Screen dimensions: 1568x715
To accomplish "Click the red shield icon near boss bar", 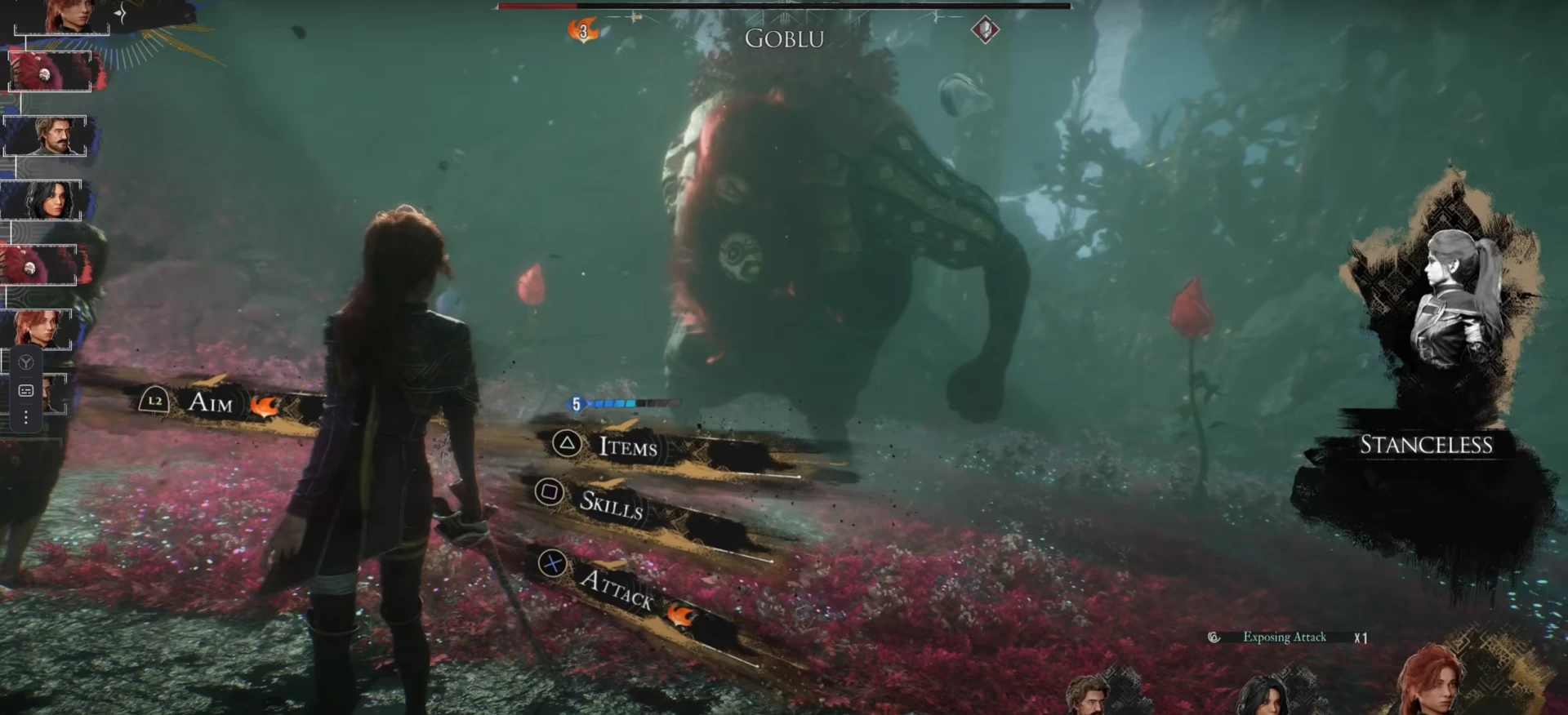I will (985, 31).
